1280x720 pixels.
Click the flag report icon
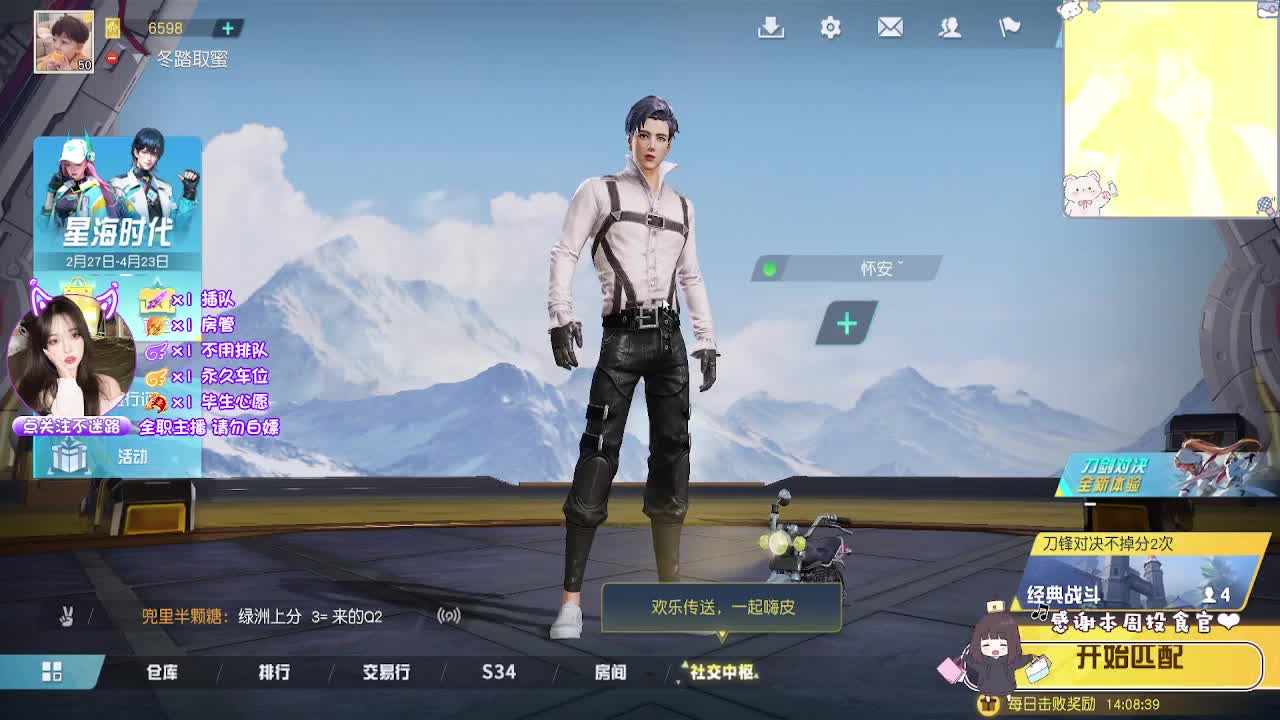1010,29
